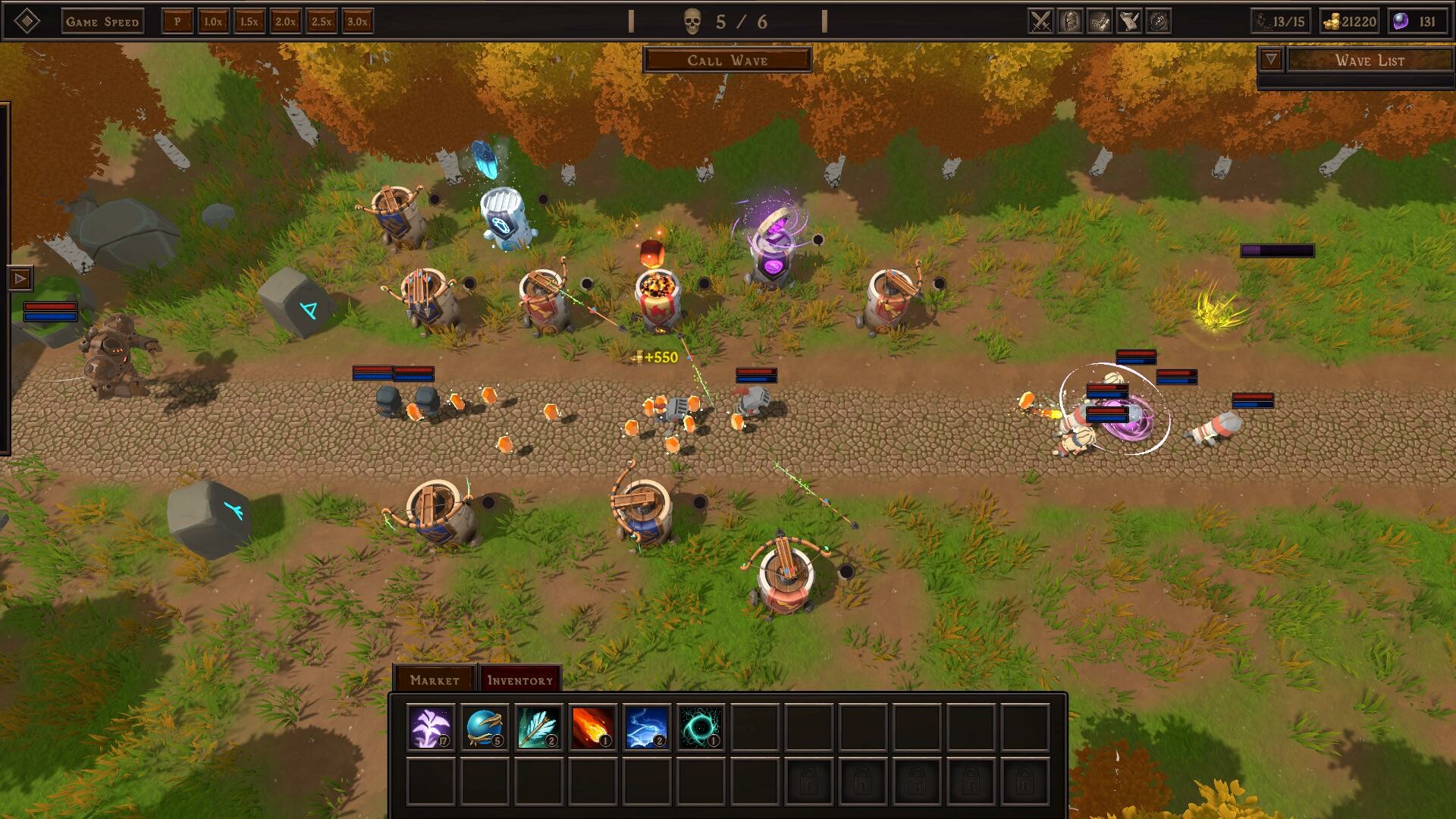Click the scroll-and-dagger icon in the toolbar
The image size is (1456, 819).
click(1128, 21)
